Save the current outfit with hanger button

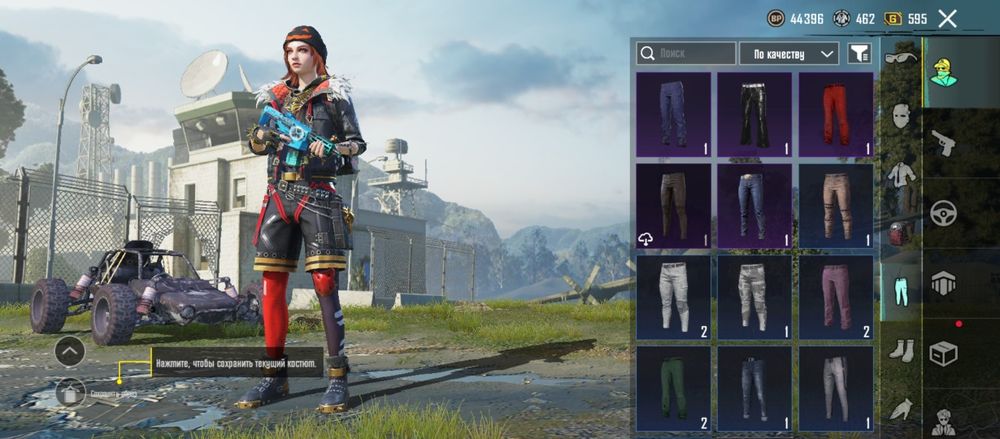click(70, 391)
